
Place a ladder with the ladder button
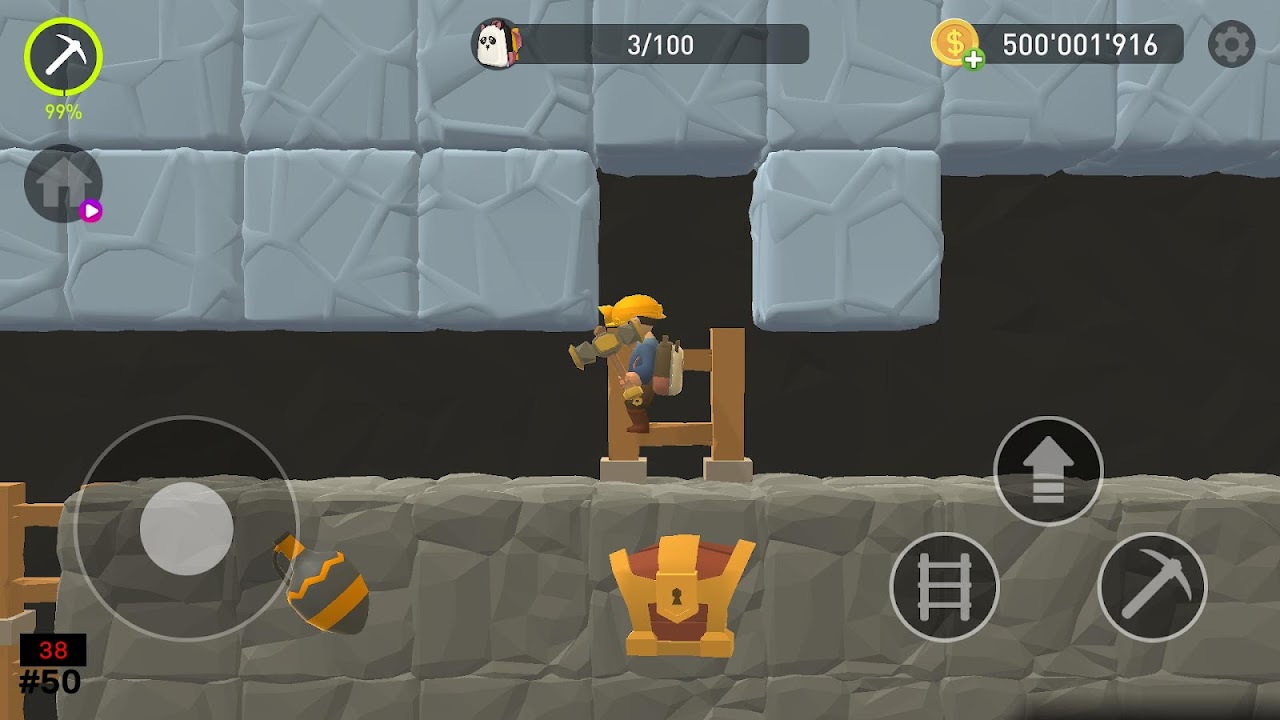tap(944, 587)
